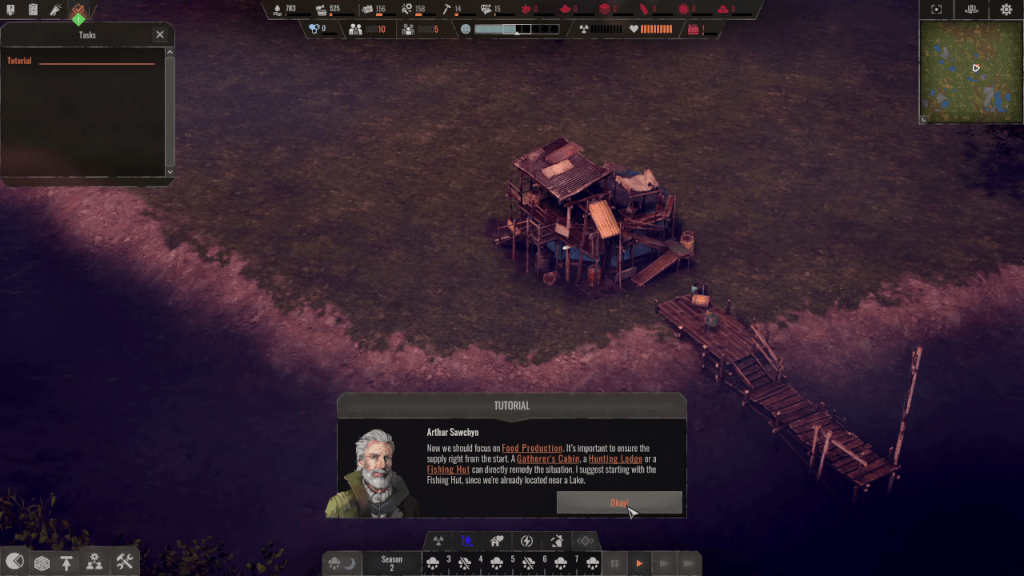Pause the game speed
The height and width of the screenshot is (576, 1024).
615,564
